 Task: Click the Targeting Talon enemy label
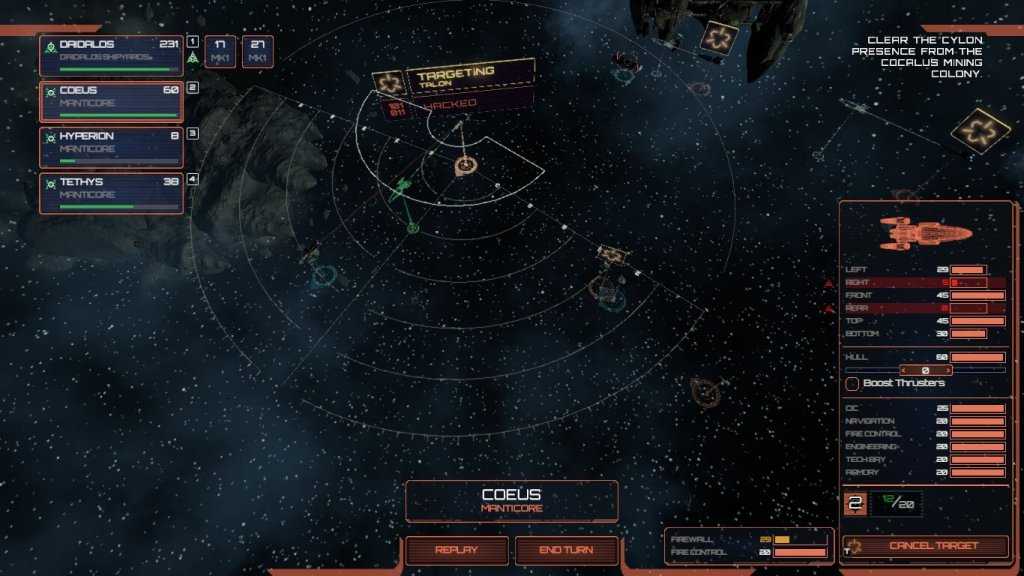coord(455,78)
